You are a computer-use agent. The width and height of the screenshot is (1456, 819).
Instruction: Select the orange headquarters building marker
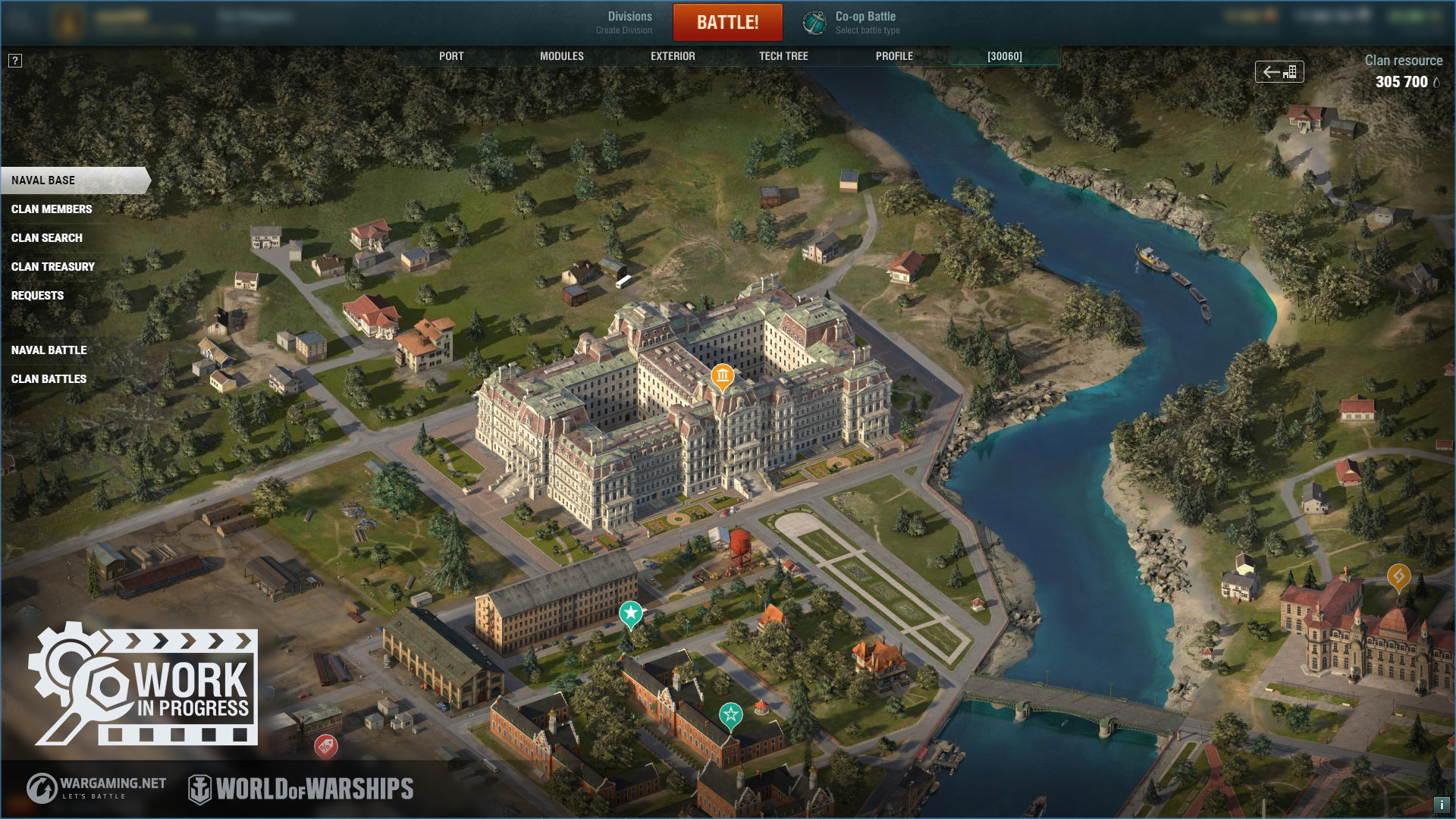click(x=722, y=376)
